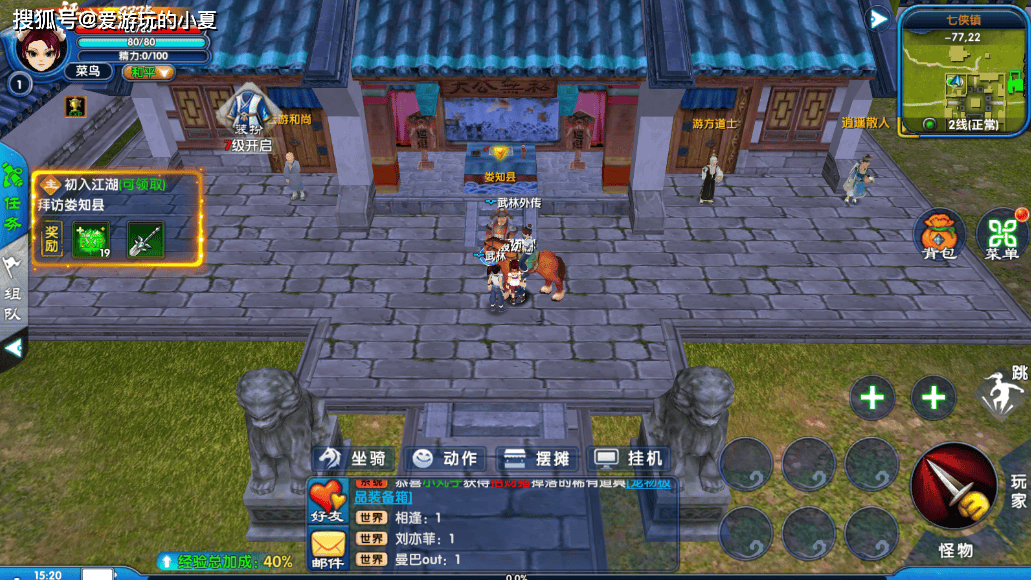Open the 动作 emote actions
Image resolution: width=1031 pixels, height=580 pixels.
(x=446, y=458)
